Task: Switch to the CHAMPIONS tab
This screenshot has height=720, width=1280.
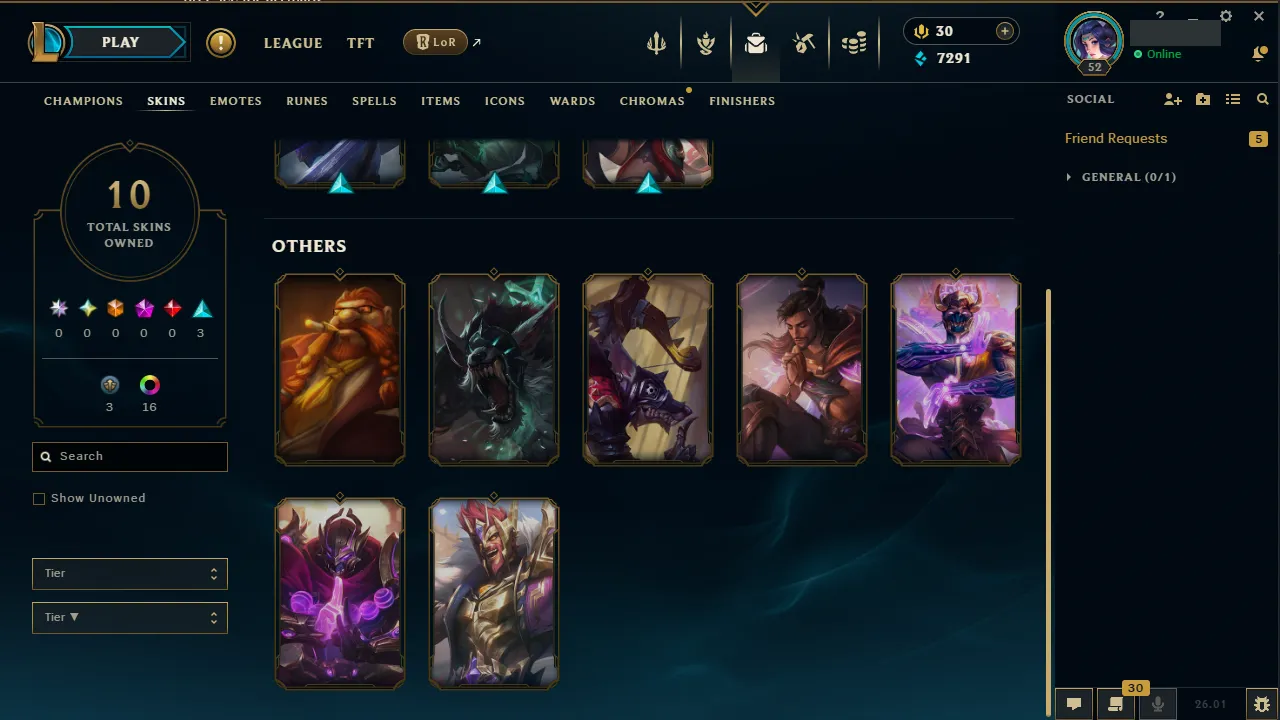Action: click(x=83, y=101)
